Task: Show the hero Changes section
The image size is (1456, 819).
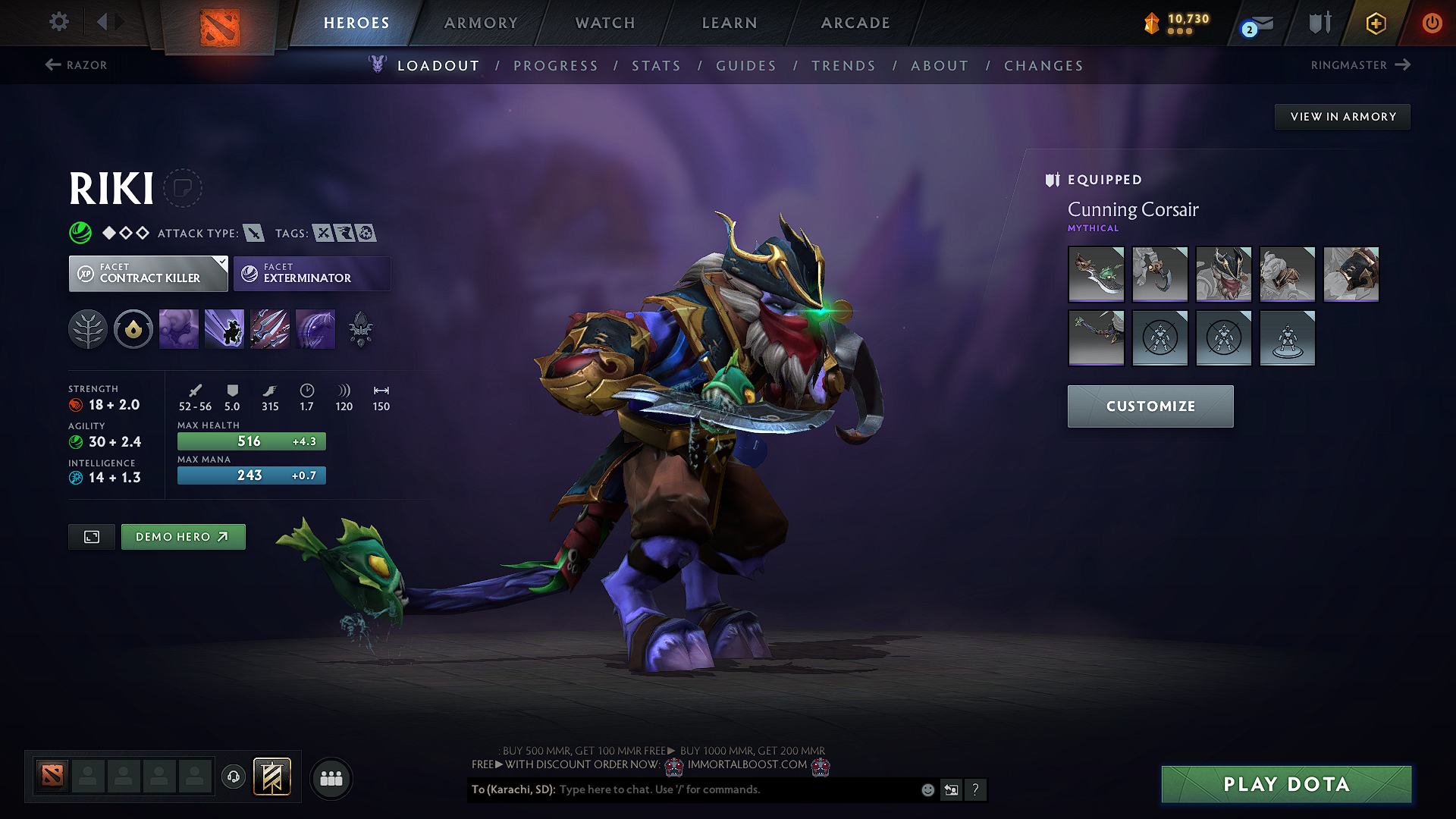Action: point(1043,66)
